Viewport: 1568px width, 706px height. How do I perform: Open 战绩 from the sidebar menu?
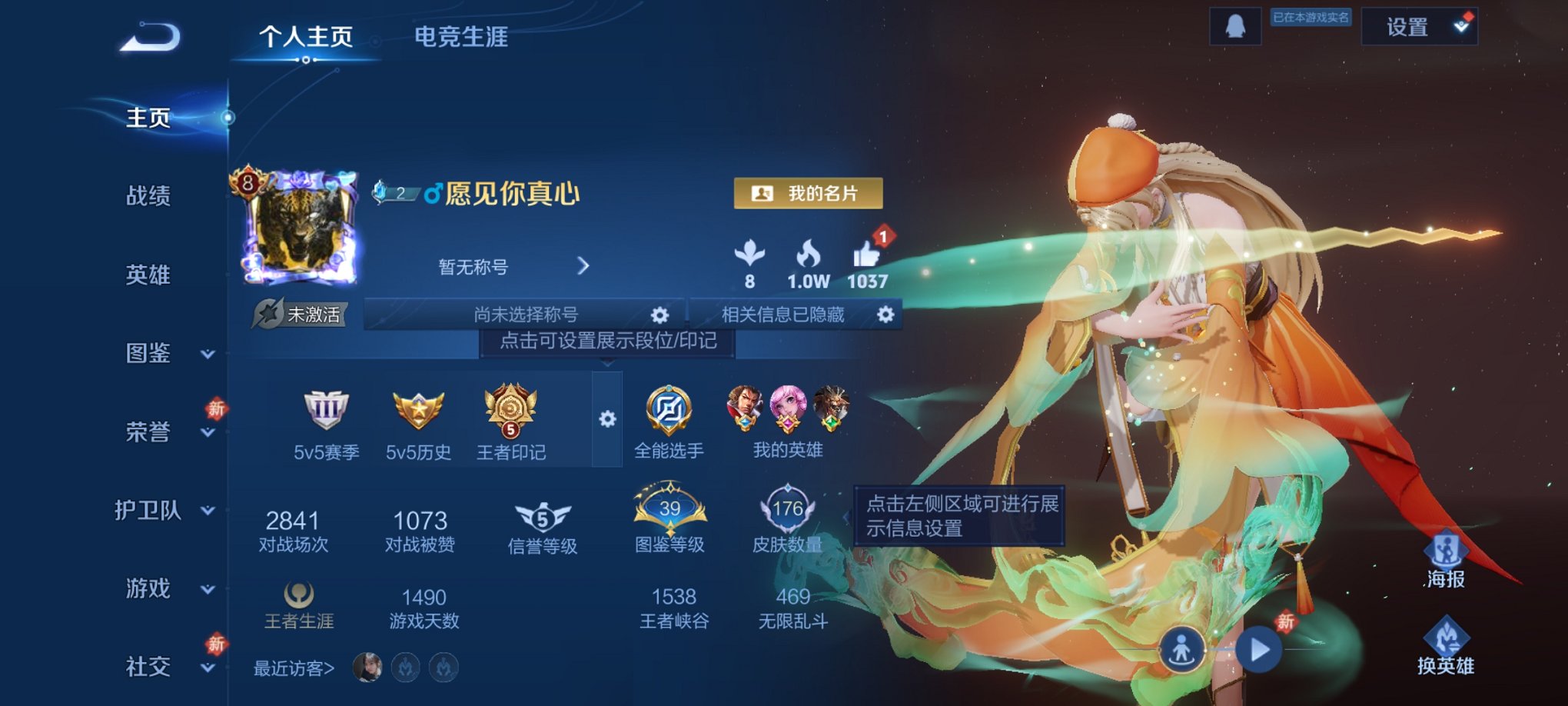coord(146,198)
